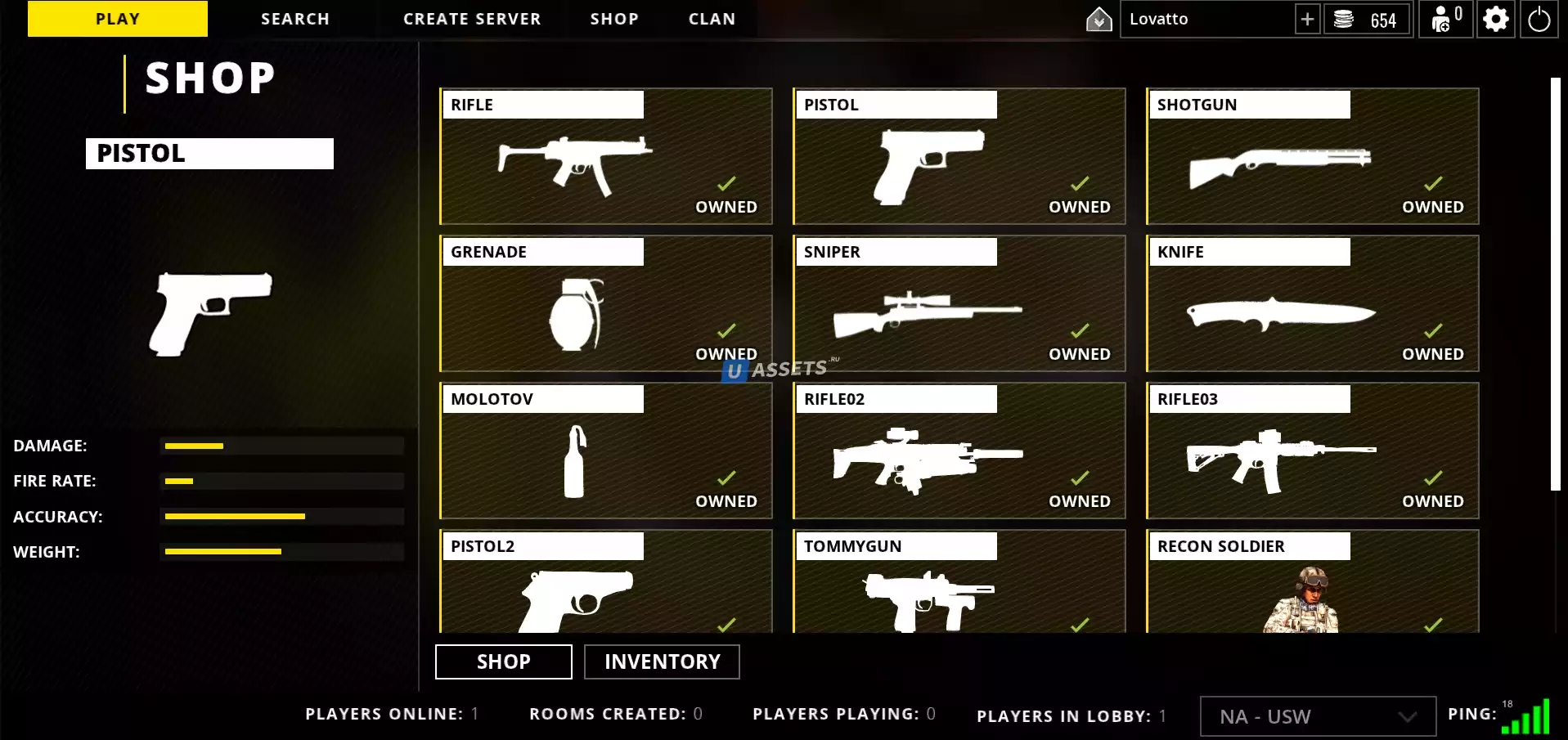The height and width of the screenshot is (740, 1568).
Task: Choose the Molotov item tile
Action: (x=606, y=451)
